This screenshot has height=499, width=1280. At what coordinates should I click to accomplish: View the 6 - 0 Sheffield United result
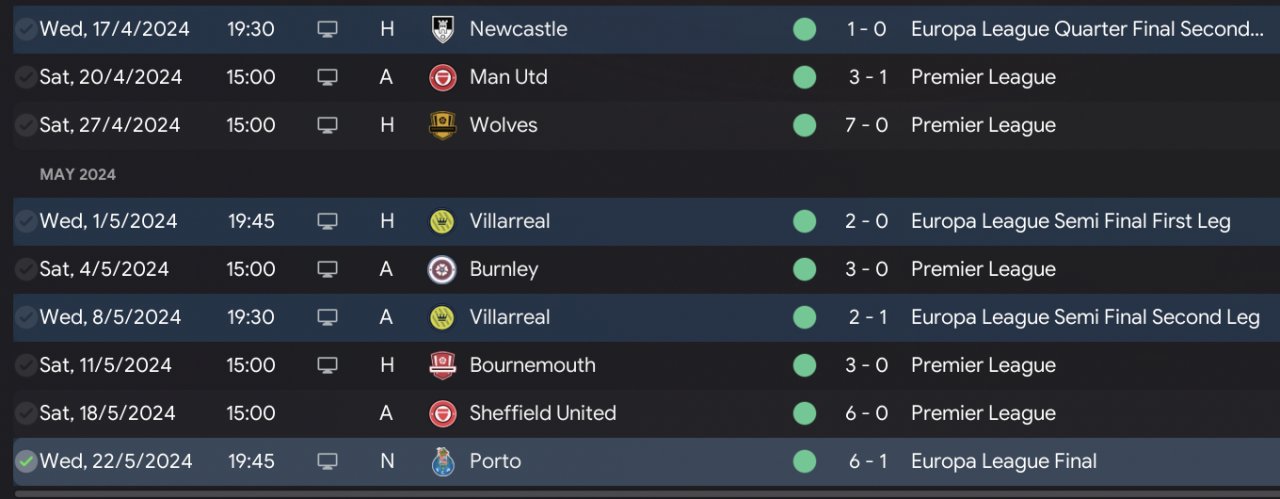pos(866,413)
